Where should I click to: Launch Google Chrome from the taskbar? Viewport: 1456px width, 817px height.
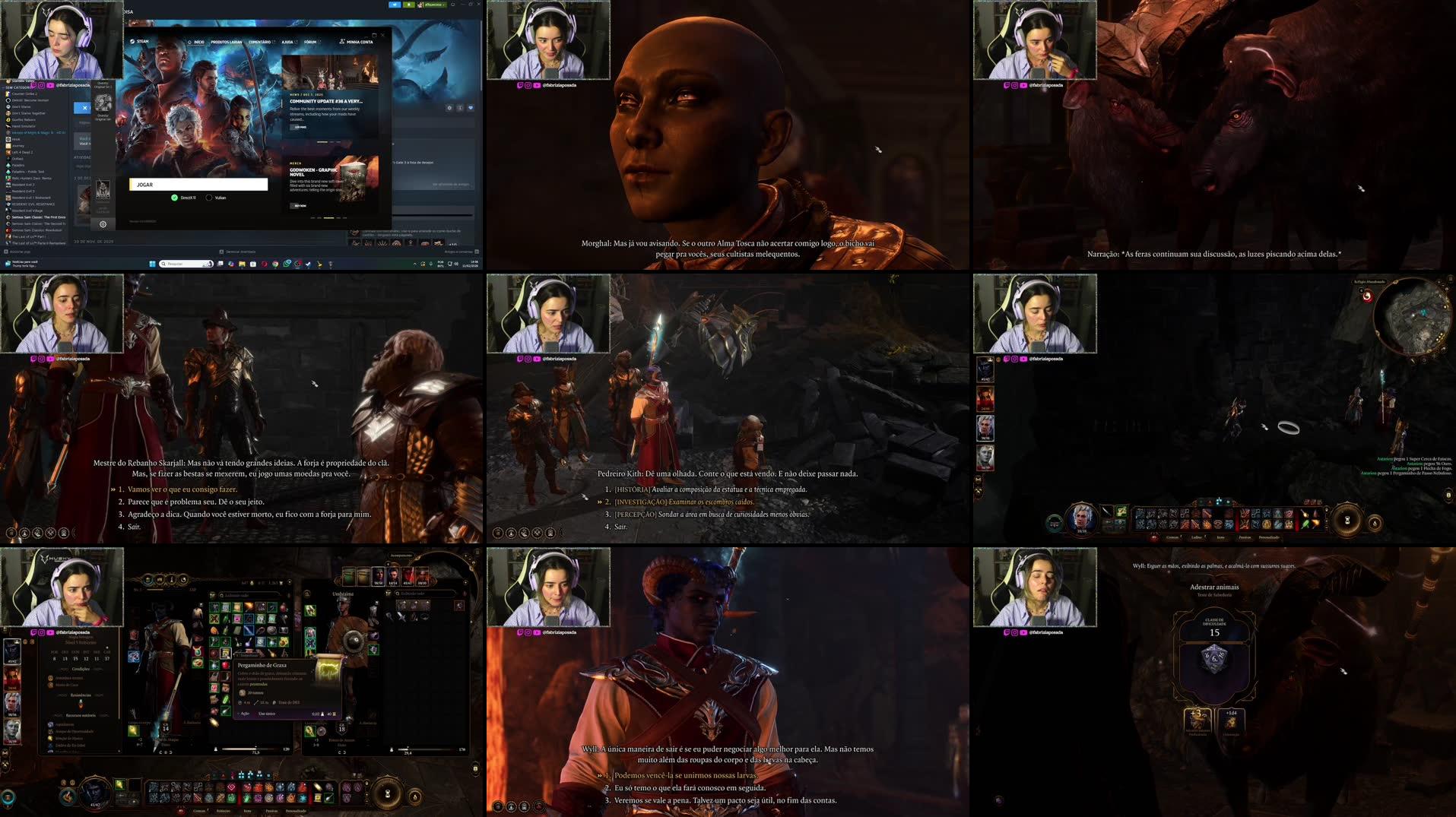point(274,264)
